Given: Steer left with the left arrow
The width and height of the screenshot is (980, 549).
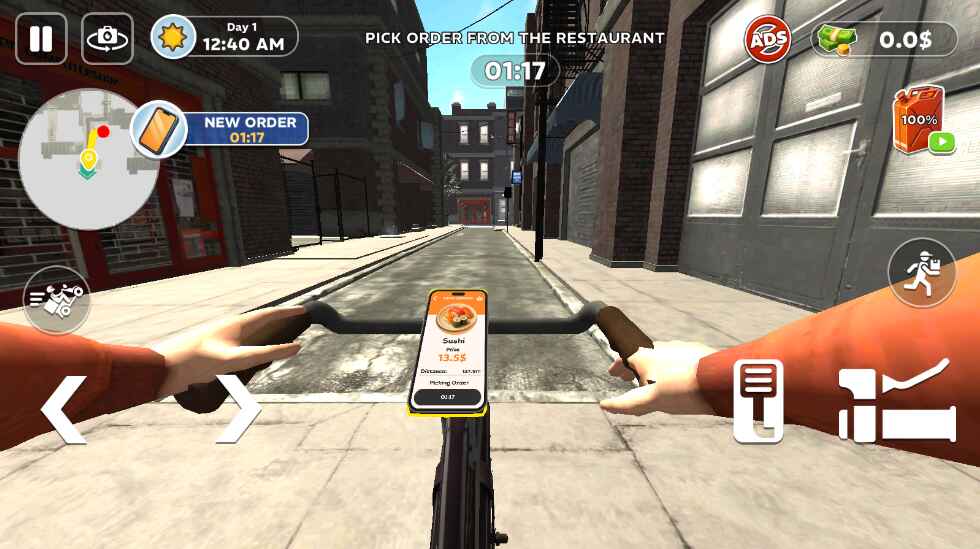Looking at the screenshot, I should coord(64,408).
